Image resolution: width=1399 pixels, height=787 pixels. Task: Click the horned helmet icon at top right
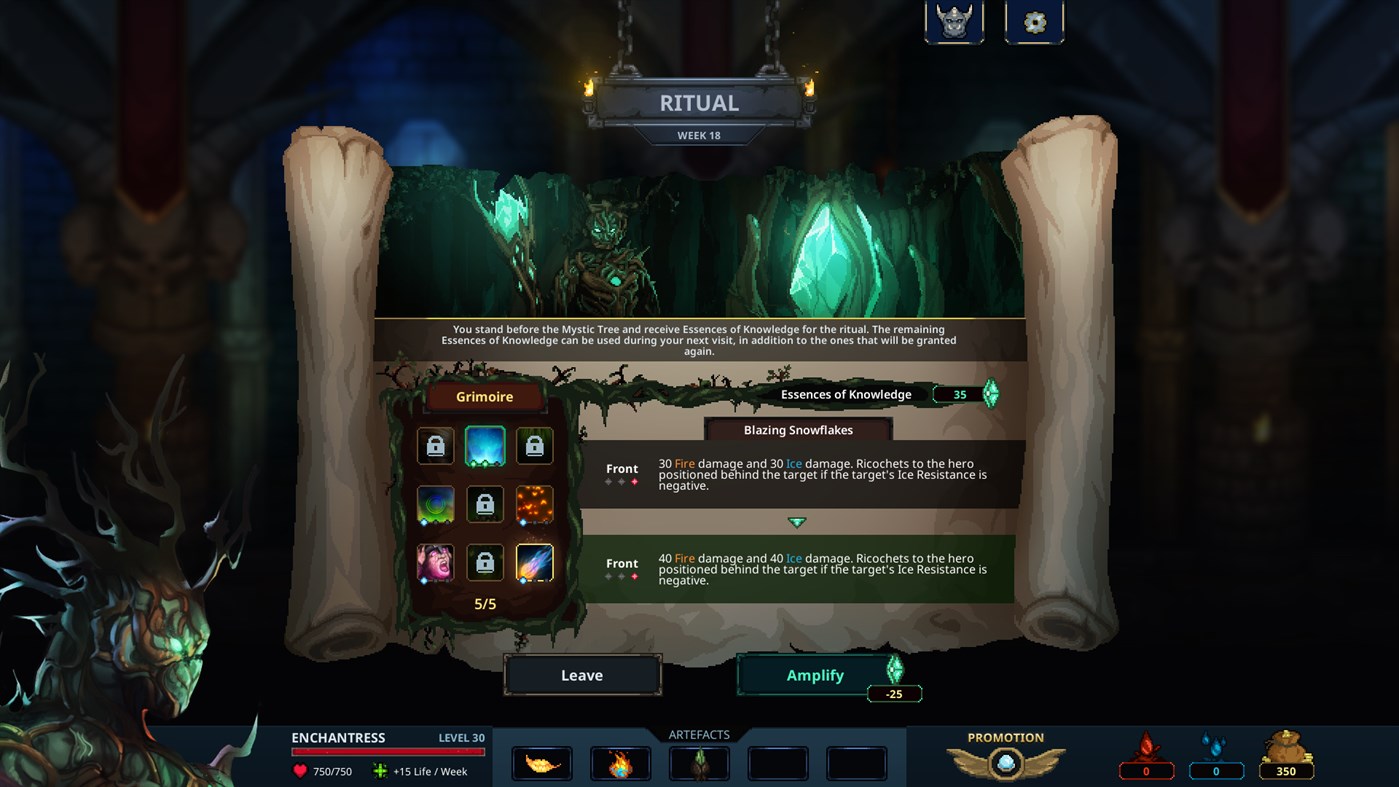(x=953, y=22)
